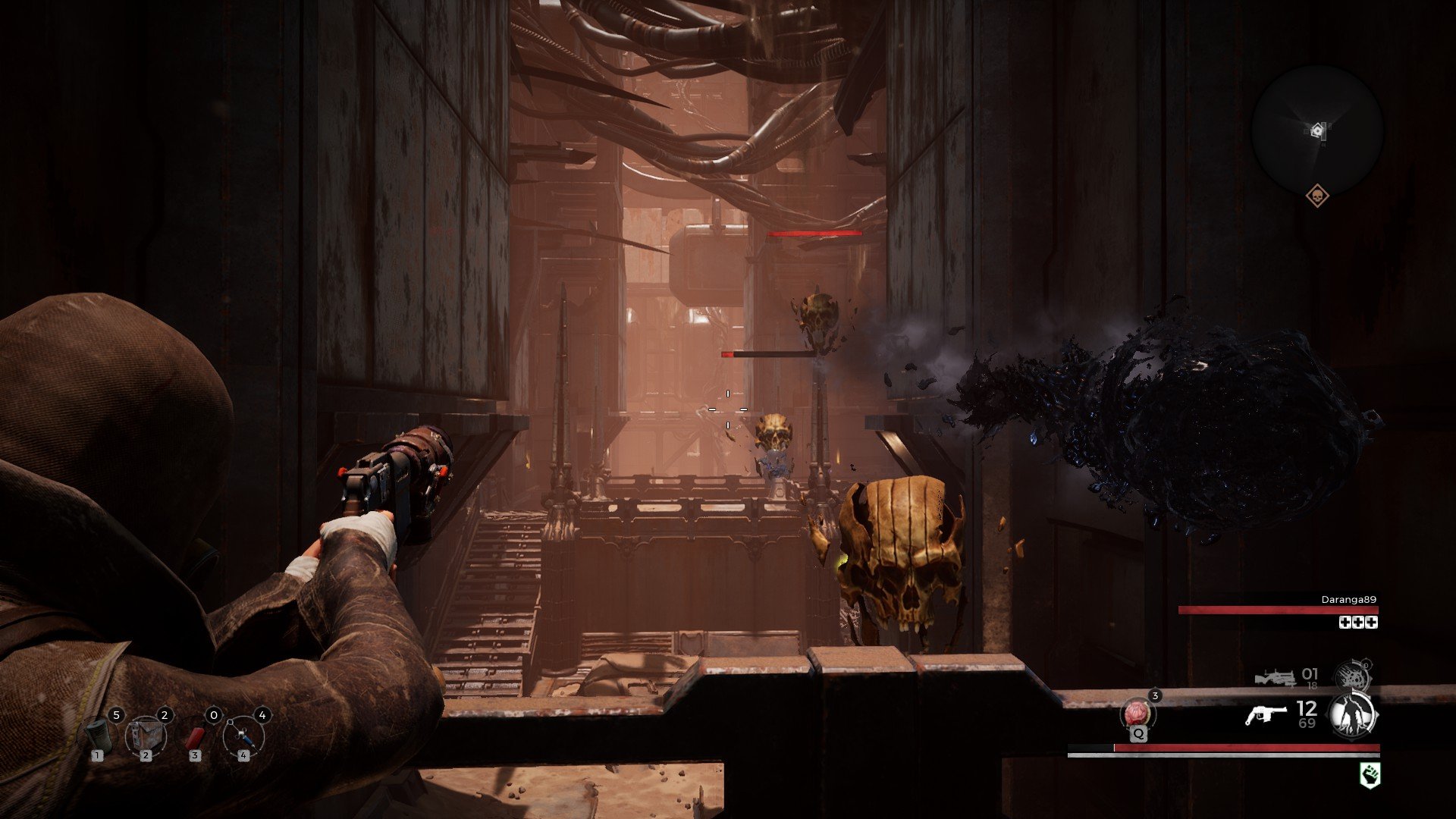Click the handgun reserve ammo count 69
Screen dimensions: 1456x819
pos(1307,723)
